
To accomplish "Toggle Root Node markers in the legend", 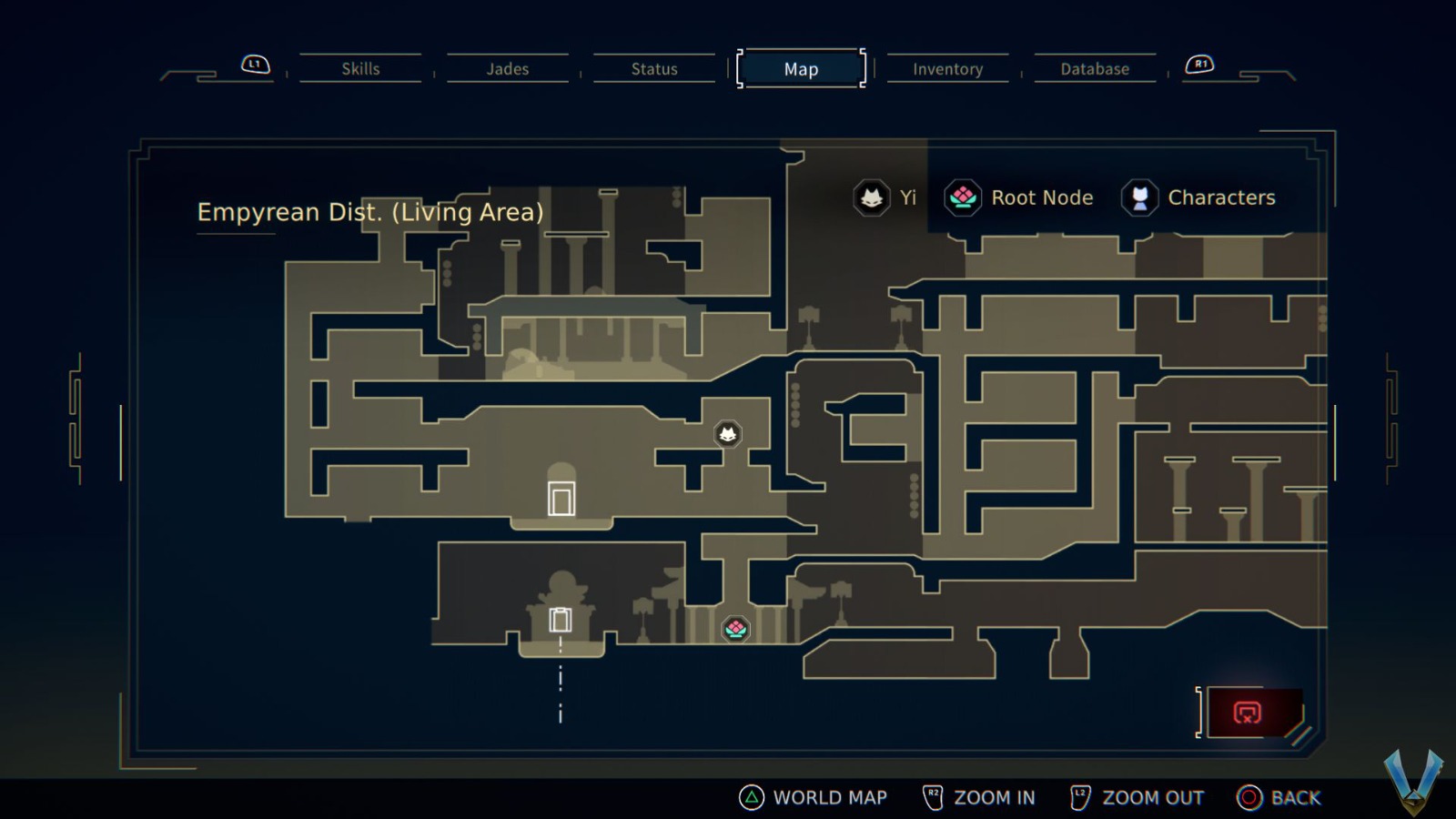I will click(x=1017, y=197).
